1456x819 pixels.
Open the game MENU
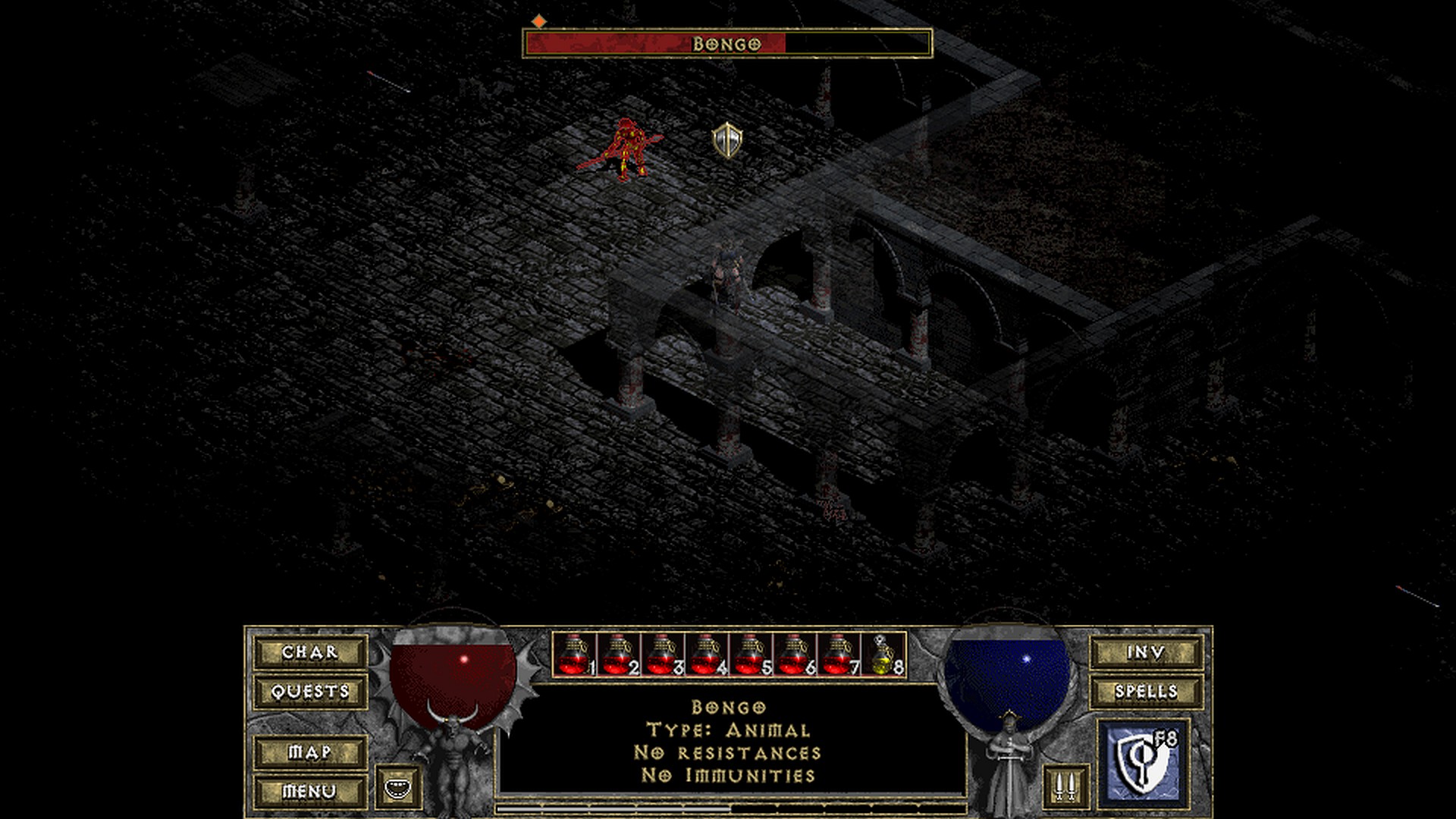310,791
